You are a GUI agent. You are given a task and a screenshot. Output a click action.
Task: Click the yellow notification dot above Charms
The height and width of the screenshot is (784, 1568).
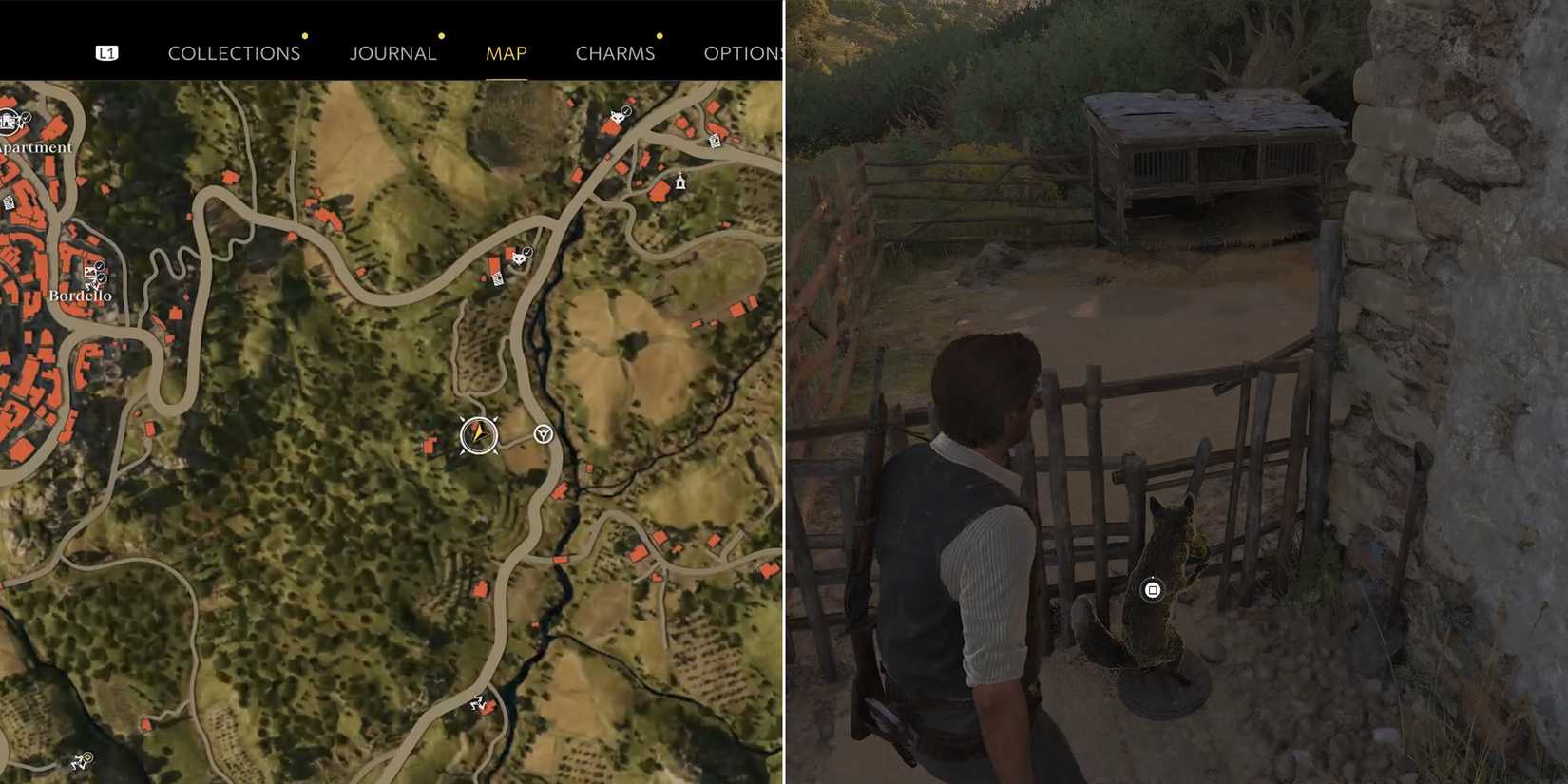[660, 36]
